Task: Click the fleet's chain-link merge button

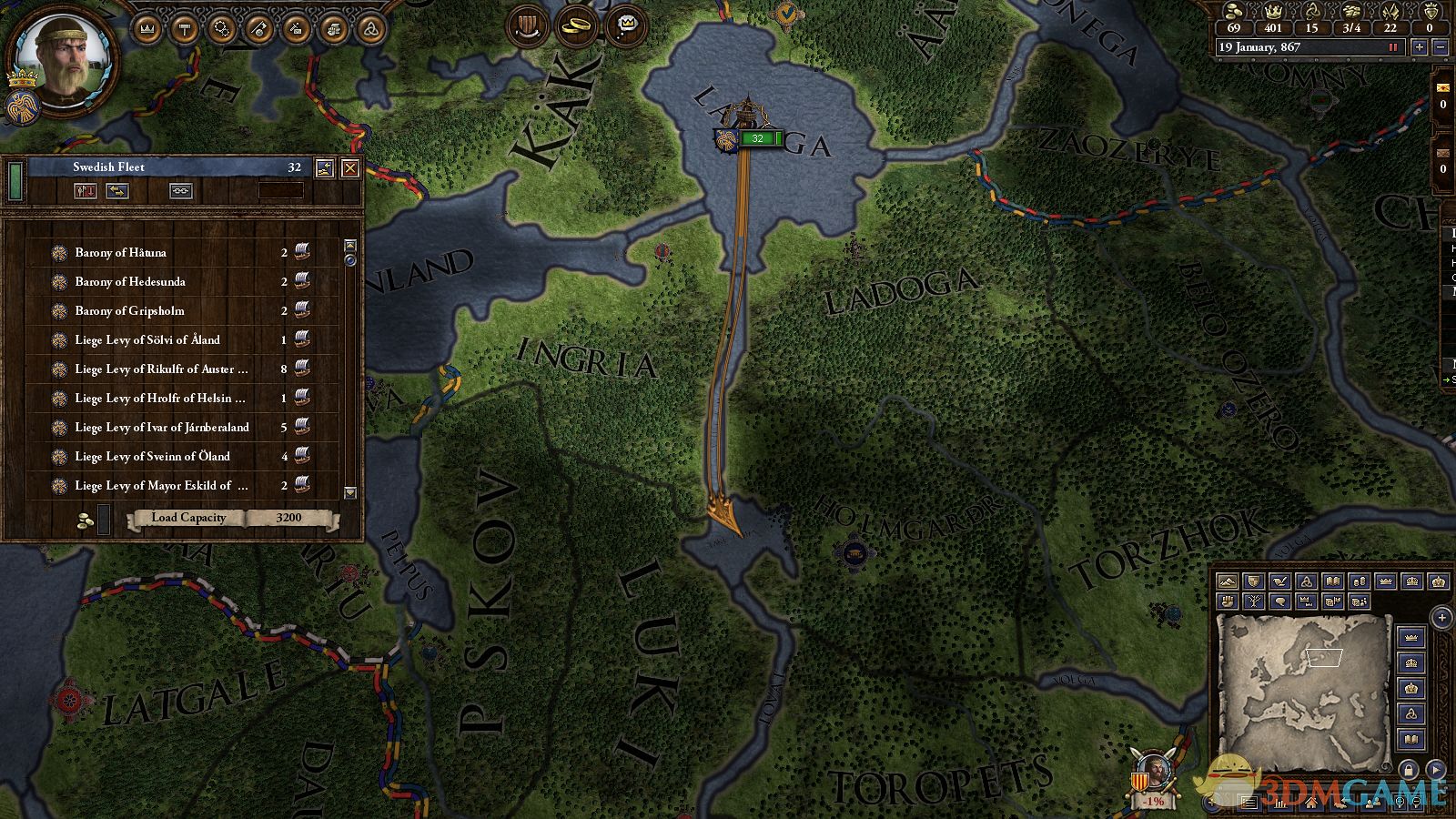Action: [180, 191]
